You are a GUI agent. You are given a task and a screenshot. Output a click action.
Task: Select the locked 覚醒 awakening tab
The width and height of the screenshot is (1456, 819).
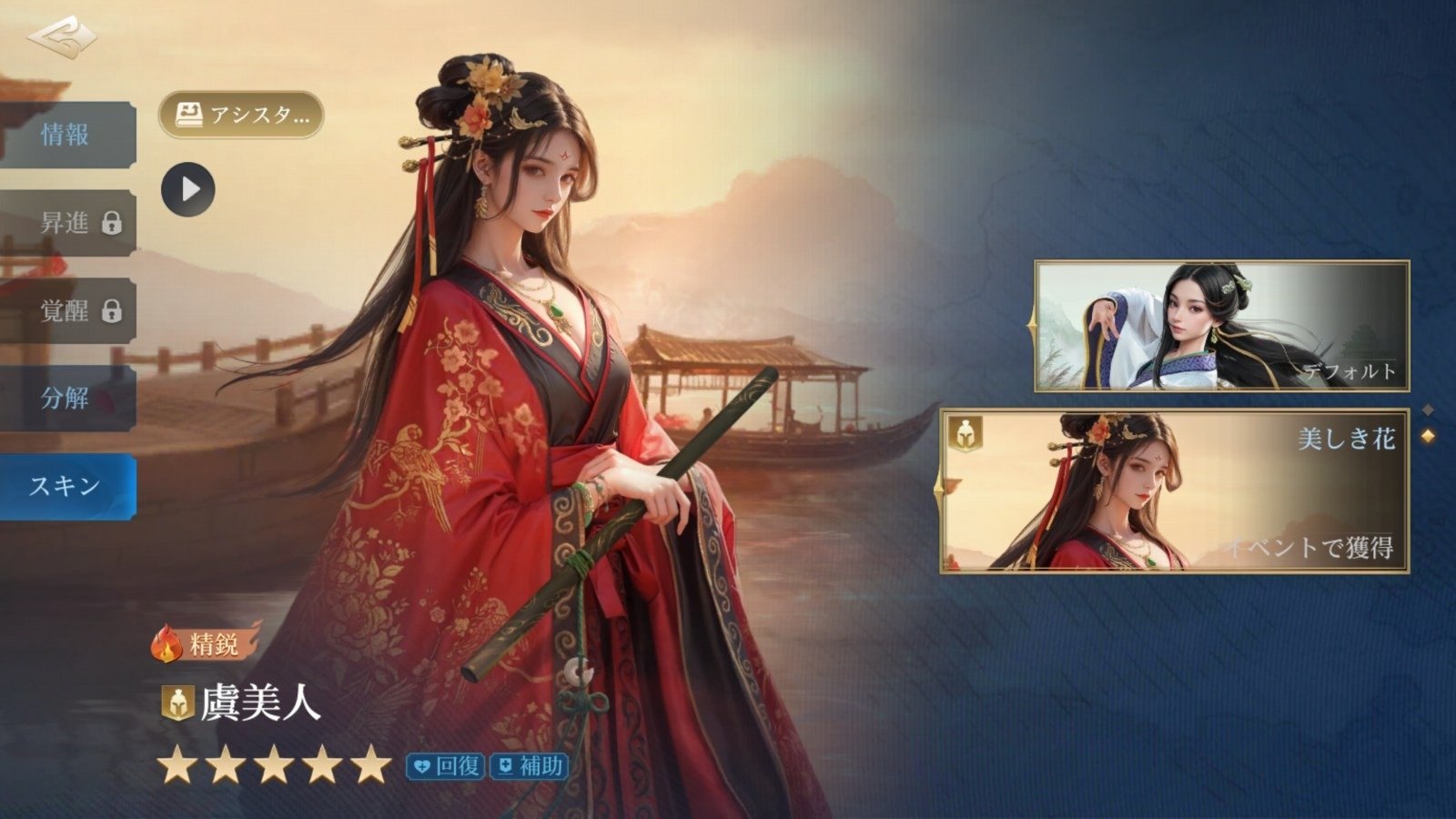(66, 311)
